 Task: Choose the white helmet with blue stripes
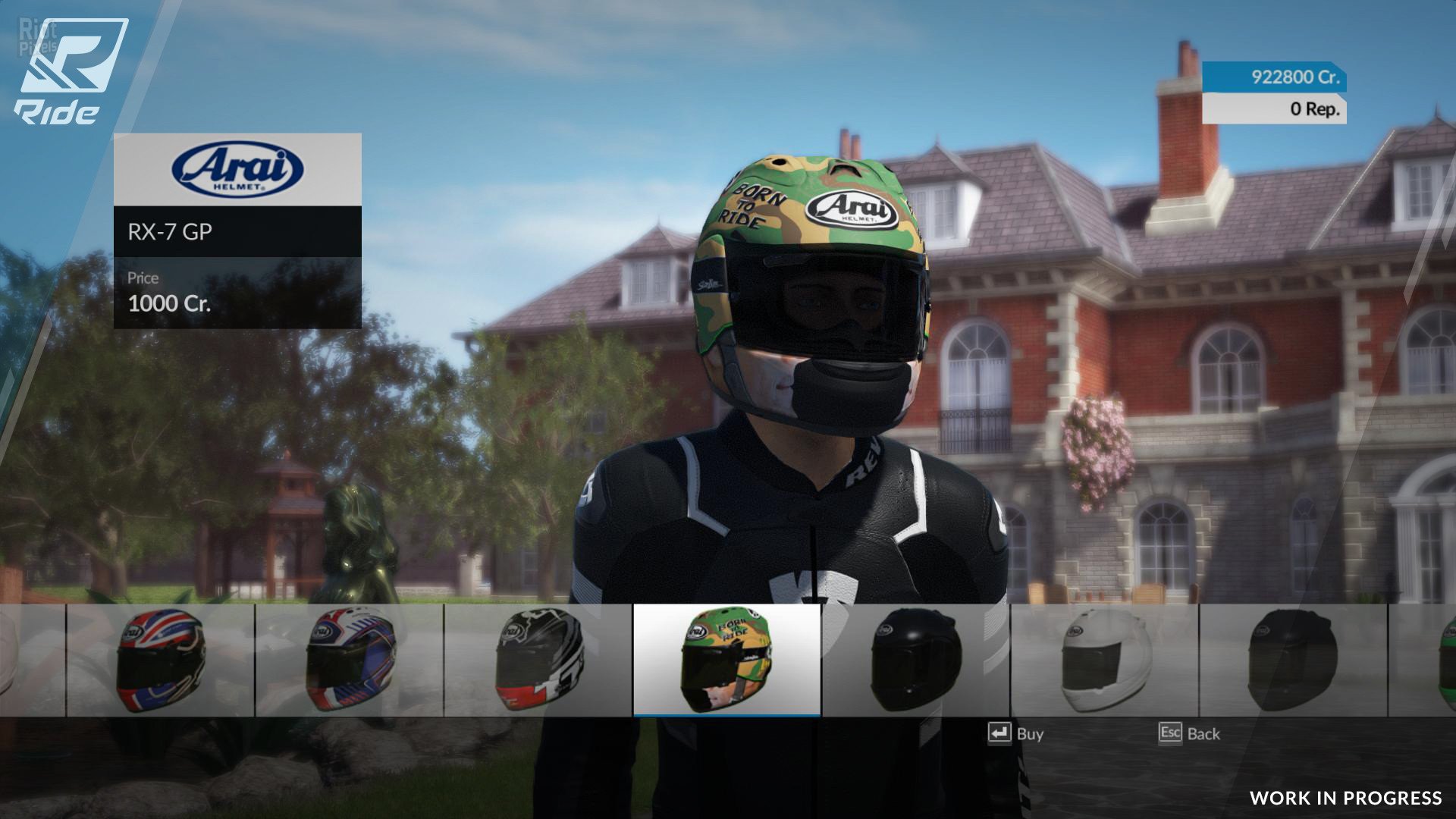point(350,660)
